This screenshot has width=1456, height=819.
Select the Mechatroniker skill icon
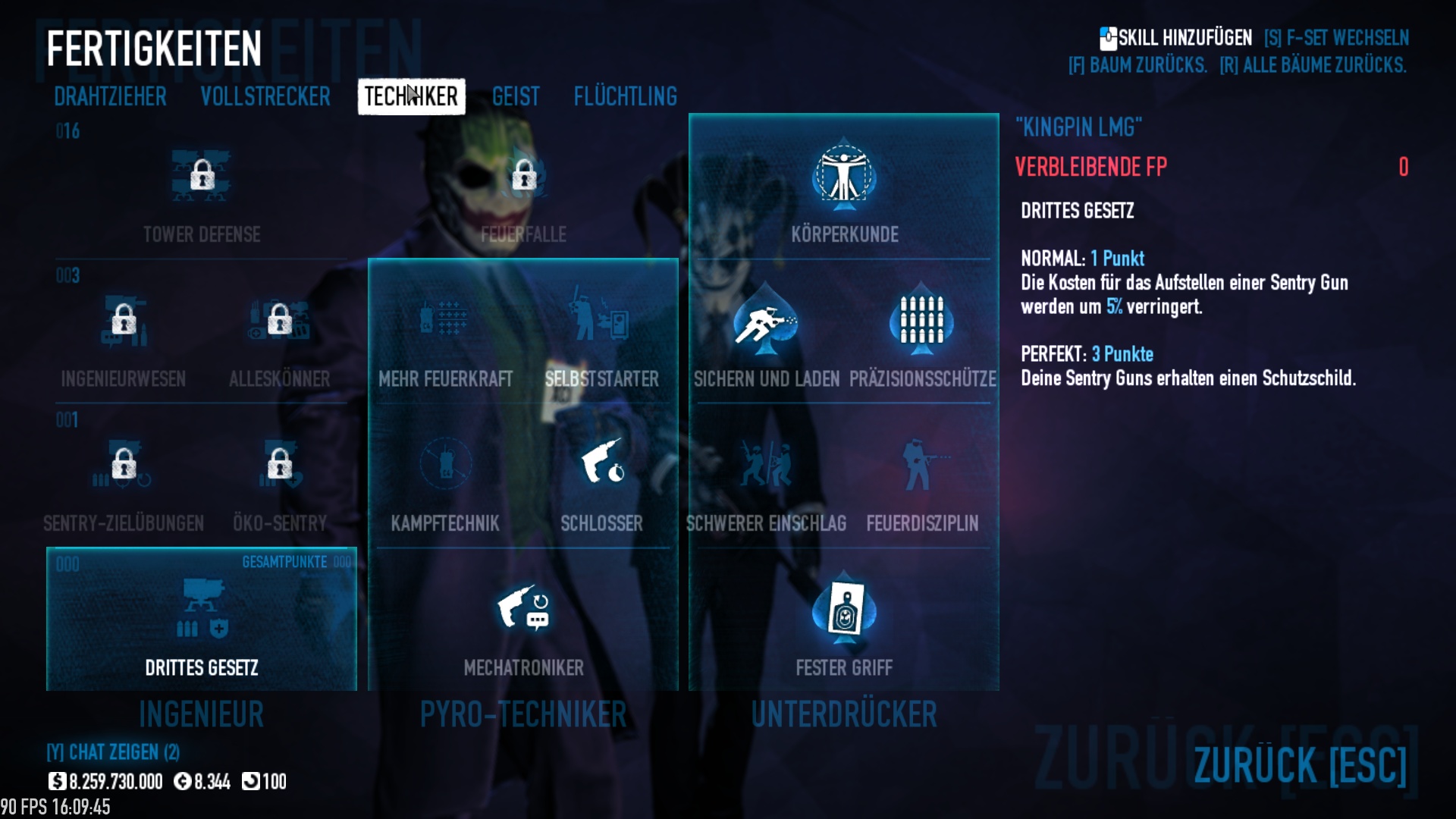click(x=523, y=610)
